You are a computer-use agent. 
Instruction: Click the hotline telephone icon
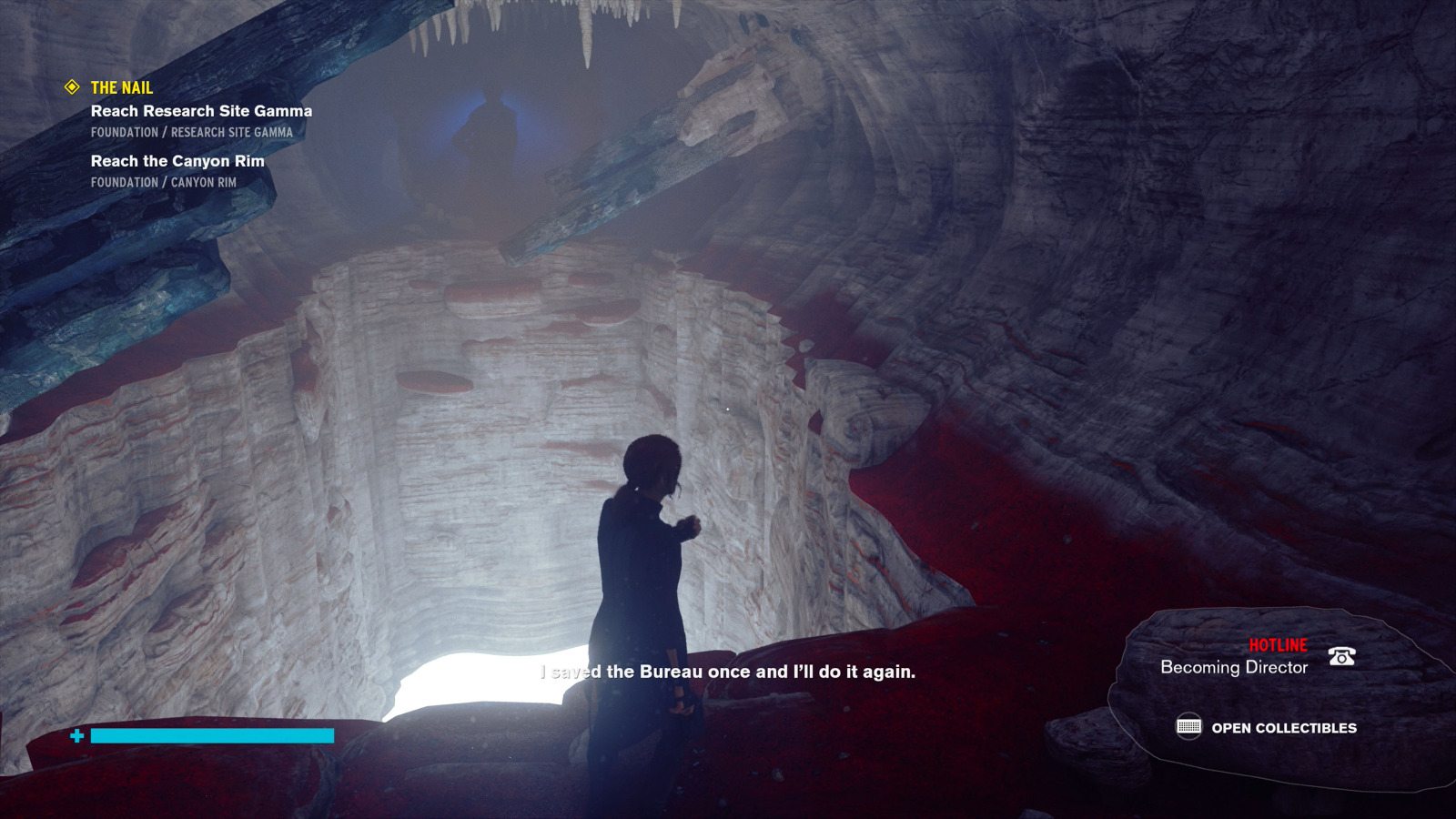[x=1341, y=656]
